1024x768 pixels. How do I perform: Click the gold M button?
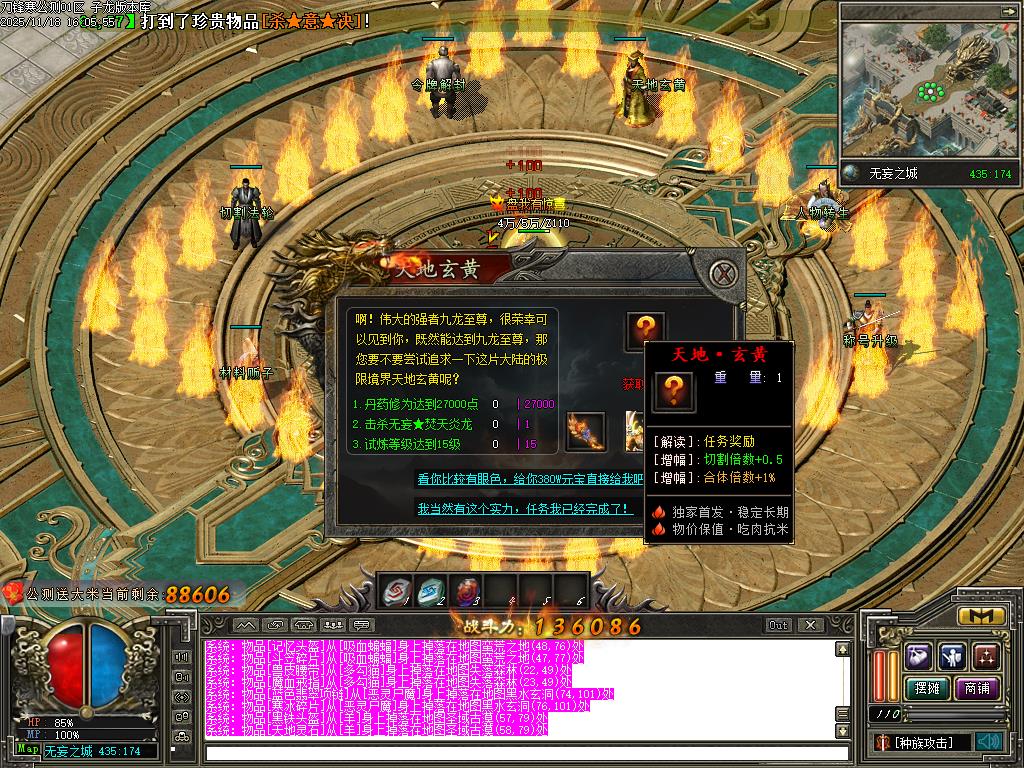pos(981,616)
